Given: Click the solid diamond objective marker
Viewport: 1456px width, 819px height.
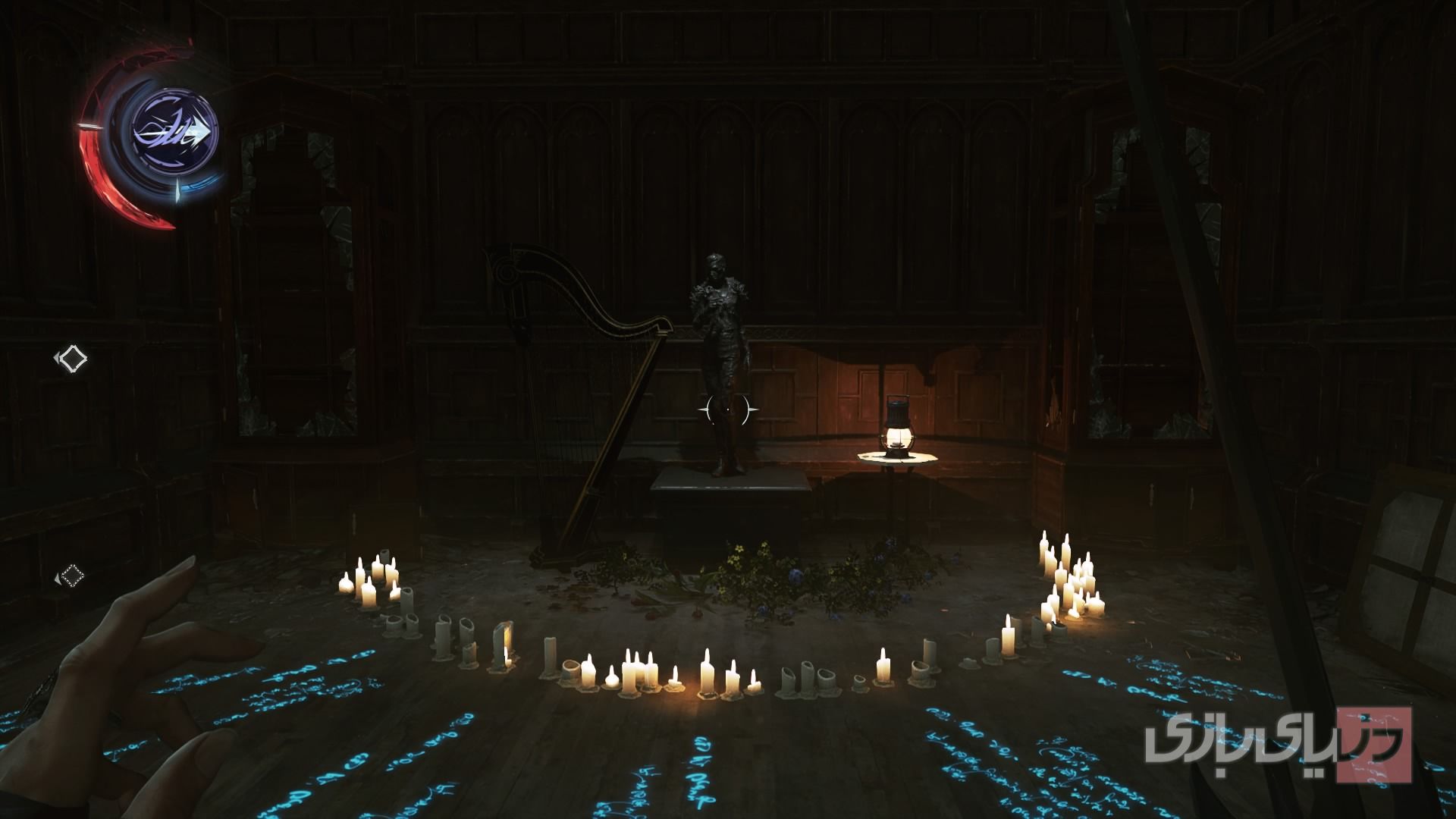Looking at the screenshot, I should (x=73, y=358).
